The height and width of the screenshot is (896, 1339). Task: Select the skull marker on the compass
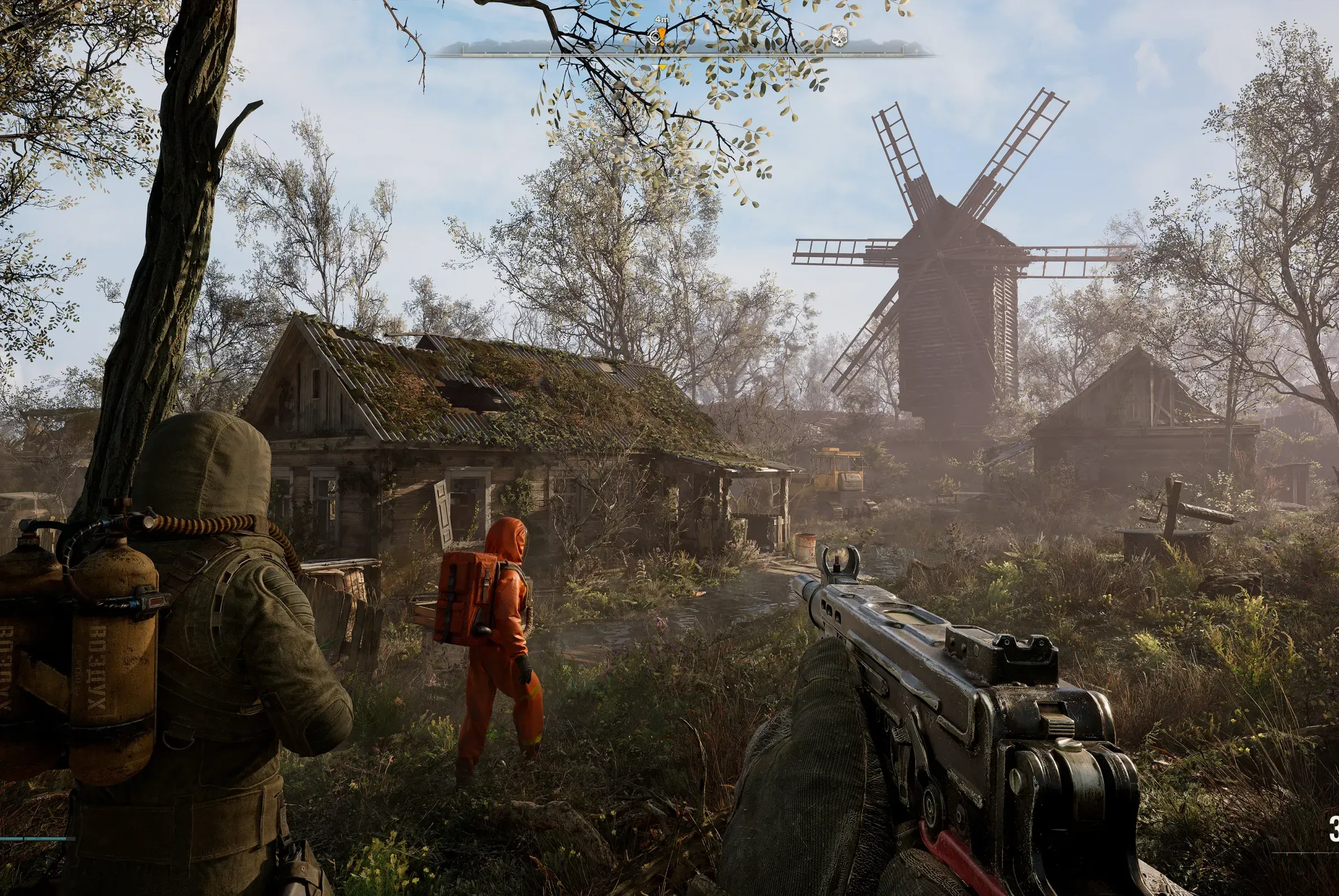tap(839, 36)
